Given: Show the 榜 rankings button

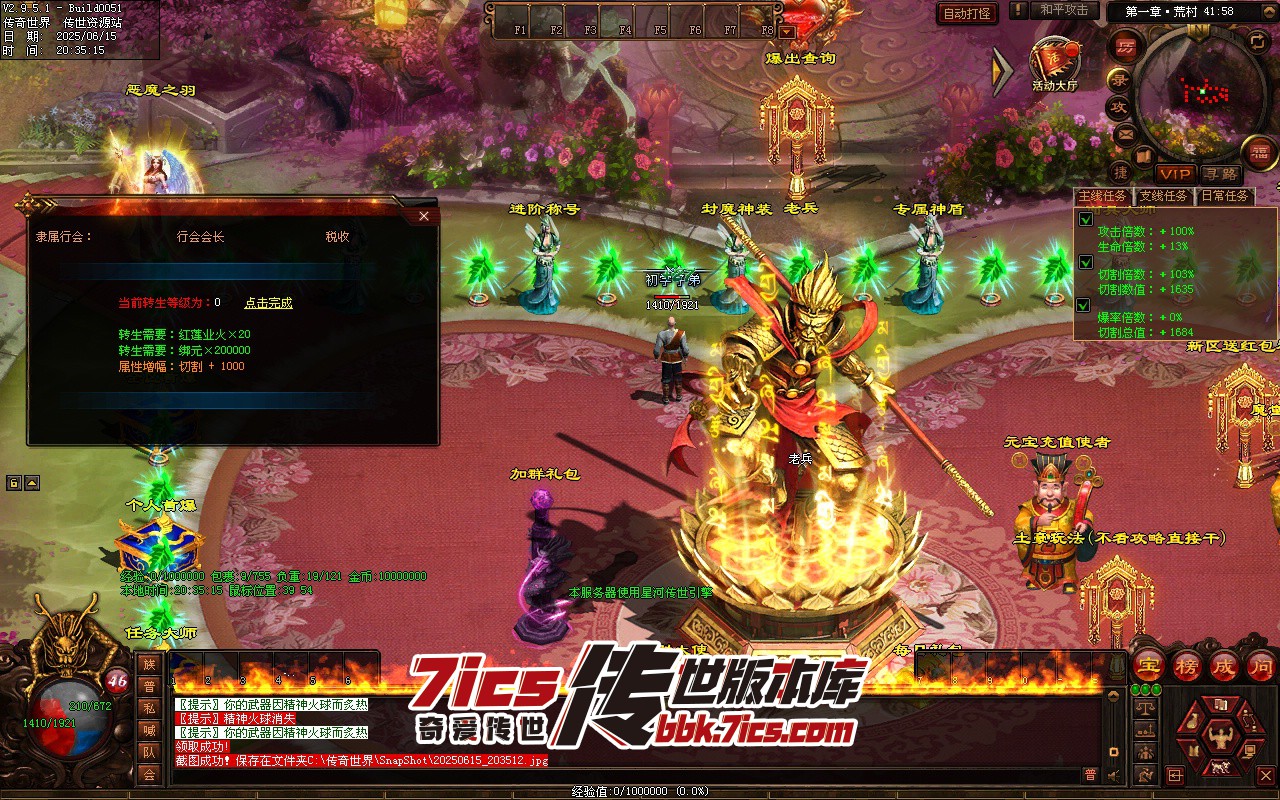Looking at the screenshot, I should 1187,666.
